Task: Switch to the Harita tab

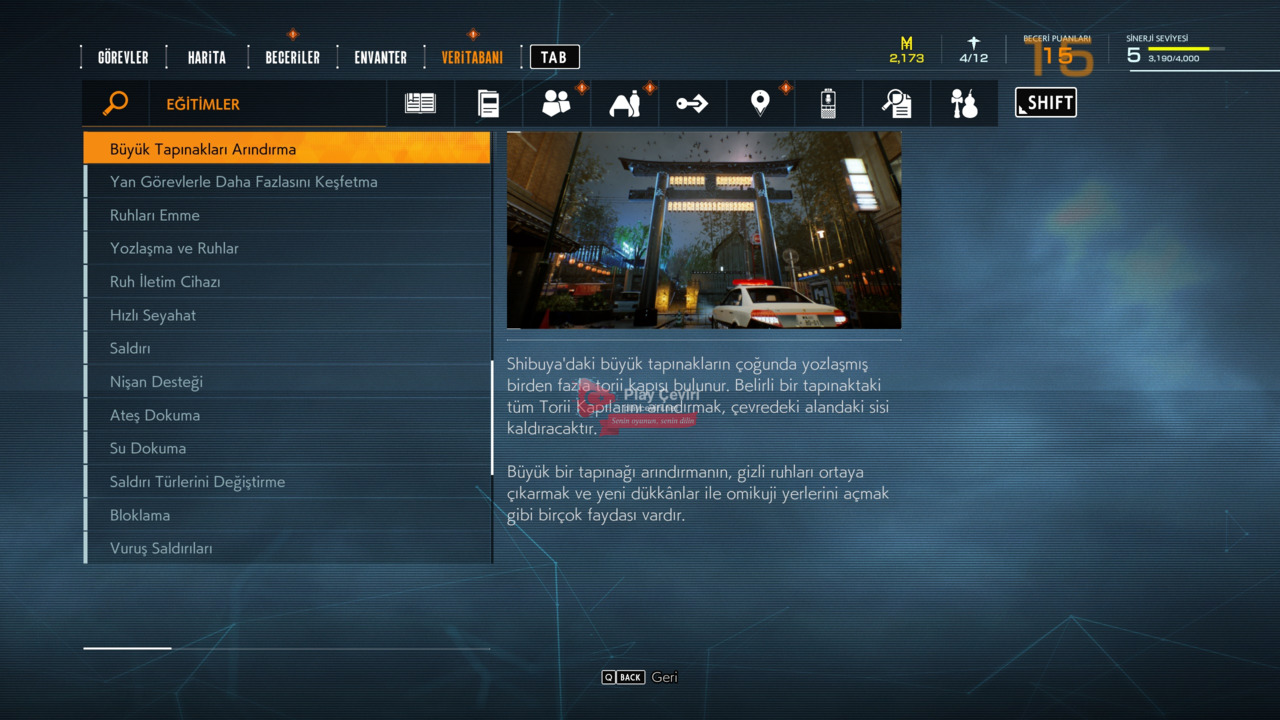Action: [207, 58]
